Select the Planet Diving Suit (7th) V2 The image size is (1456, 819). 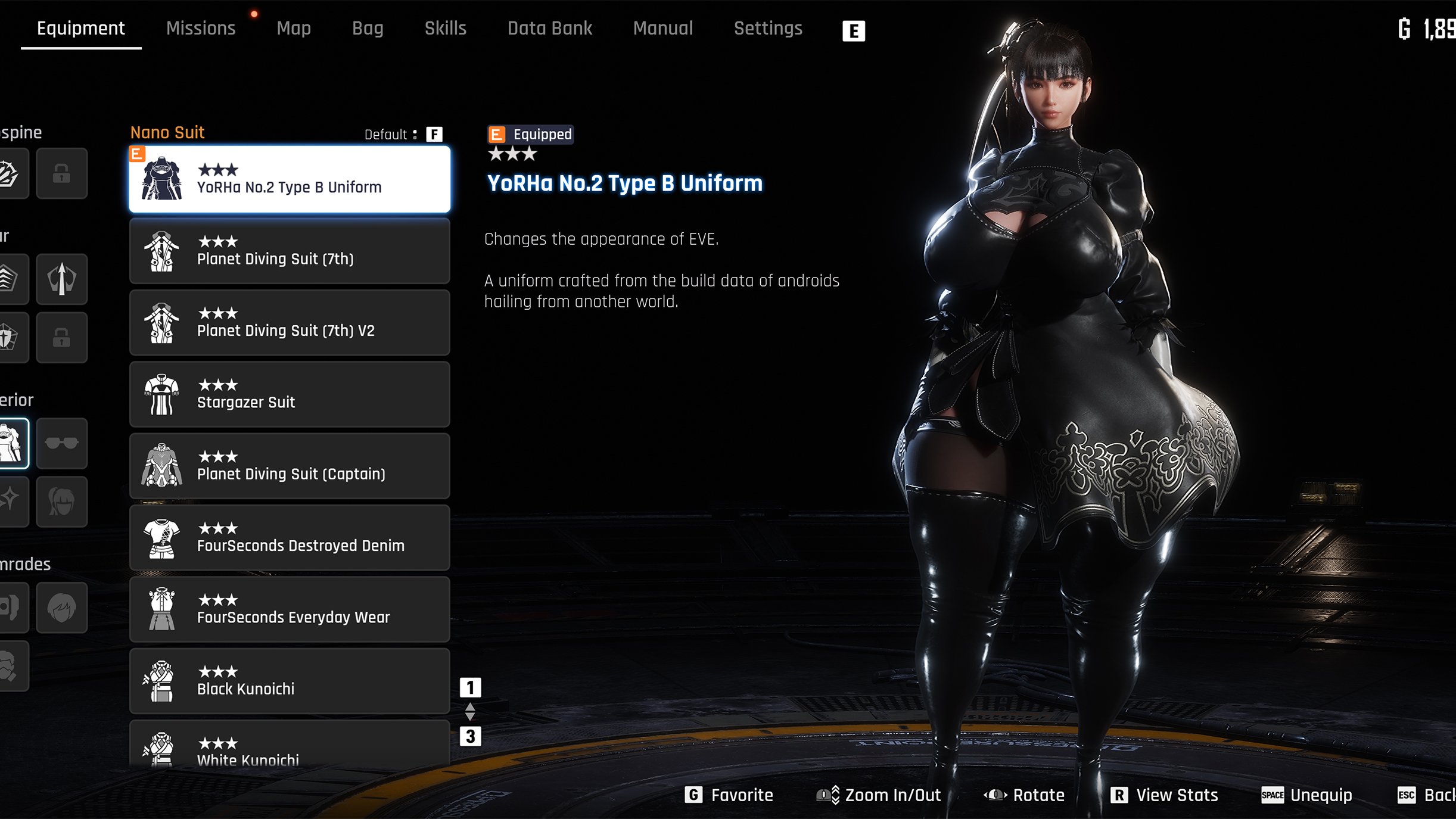pyautogui.click(x=290, y=323)
